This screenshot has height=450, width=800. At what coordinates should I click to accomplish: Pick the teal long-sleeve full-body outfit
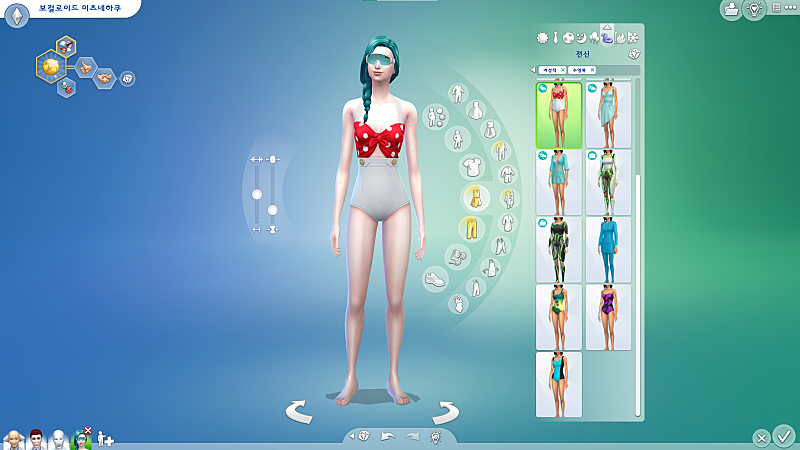tap(608, 250)
